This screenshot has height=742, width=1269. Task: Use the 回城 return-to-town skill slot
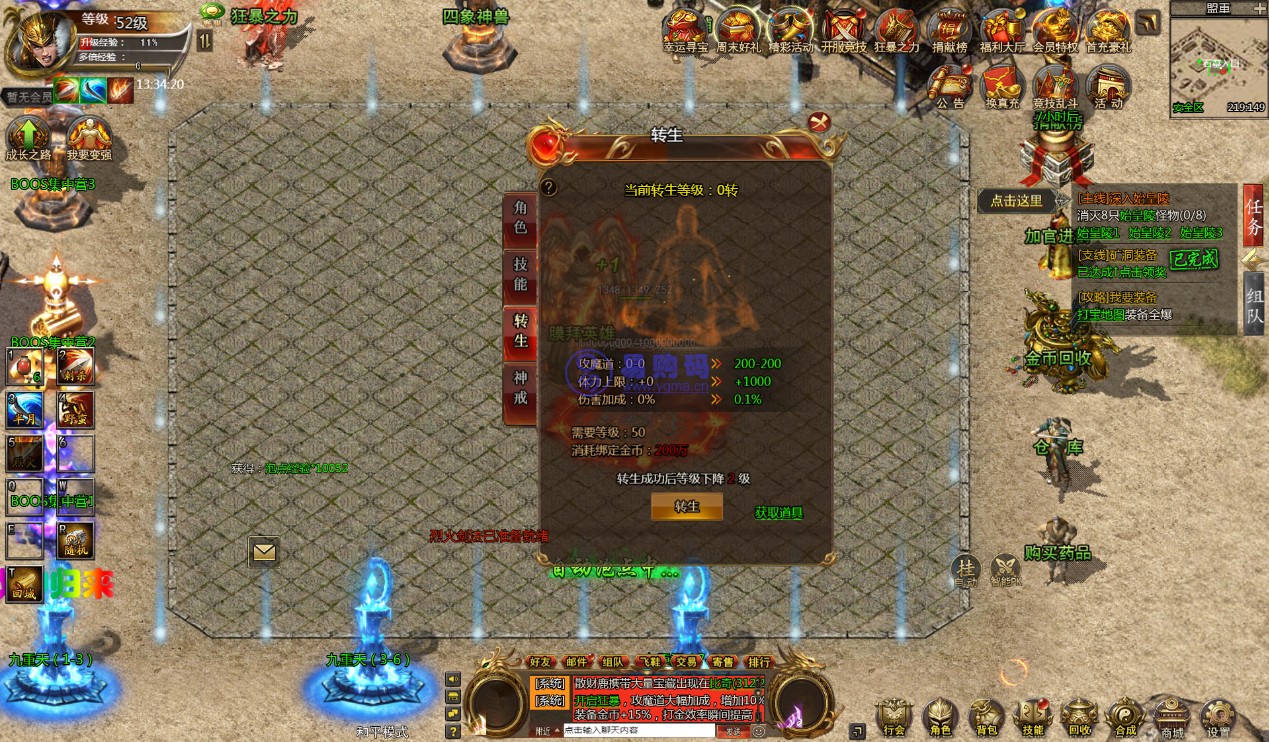25,583
